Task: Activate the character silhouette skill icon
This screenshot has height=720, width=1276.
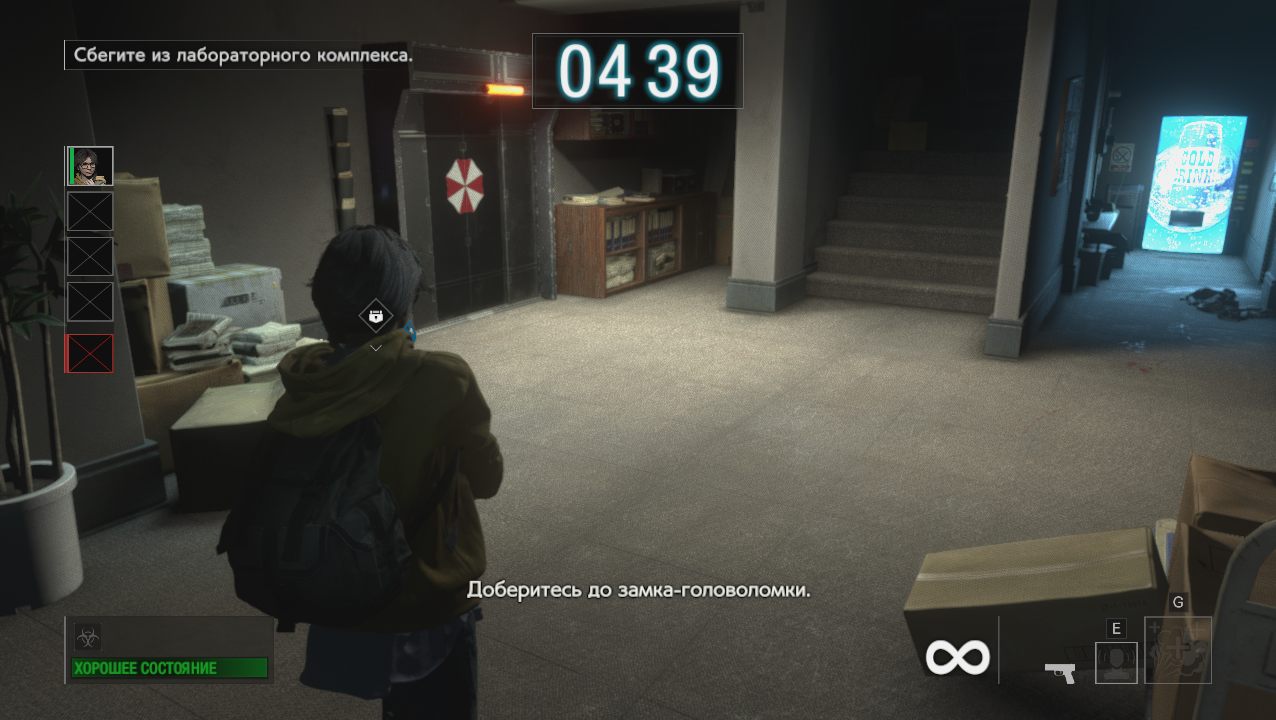Action: click(1116, 662)
